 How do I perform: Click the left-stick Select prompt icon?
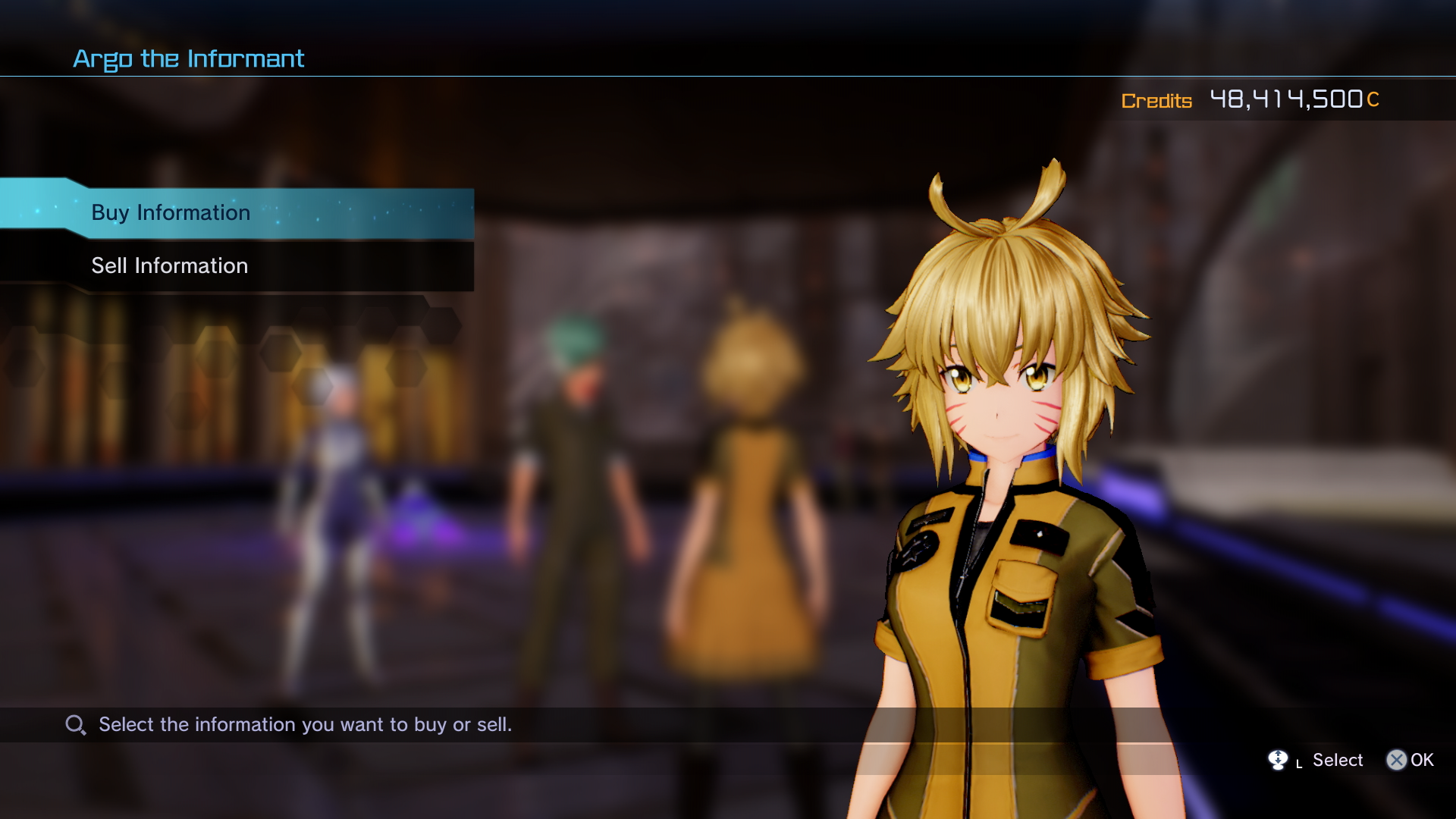(1279, 760)
